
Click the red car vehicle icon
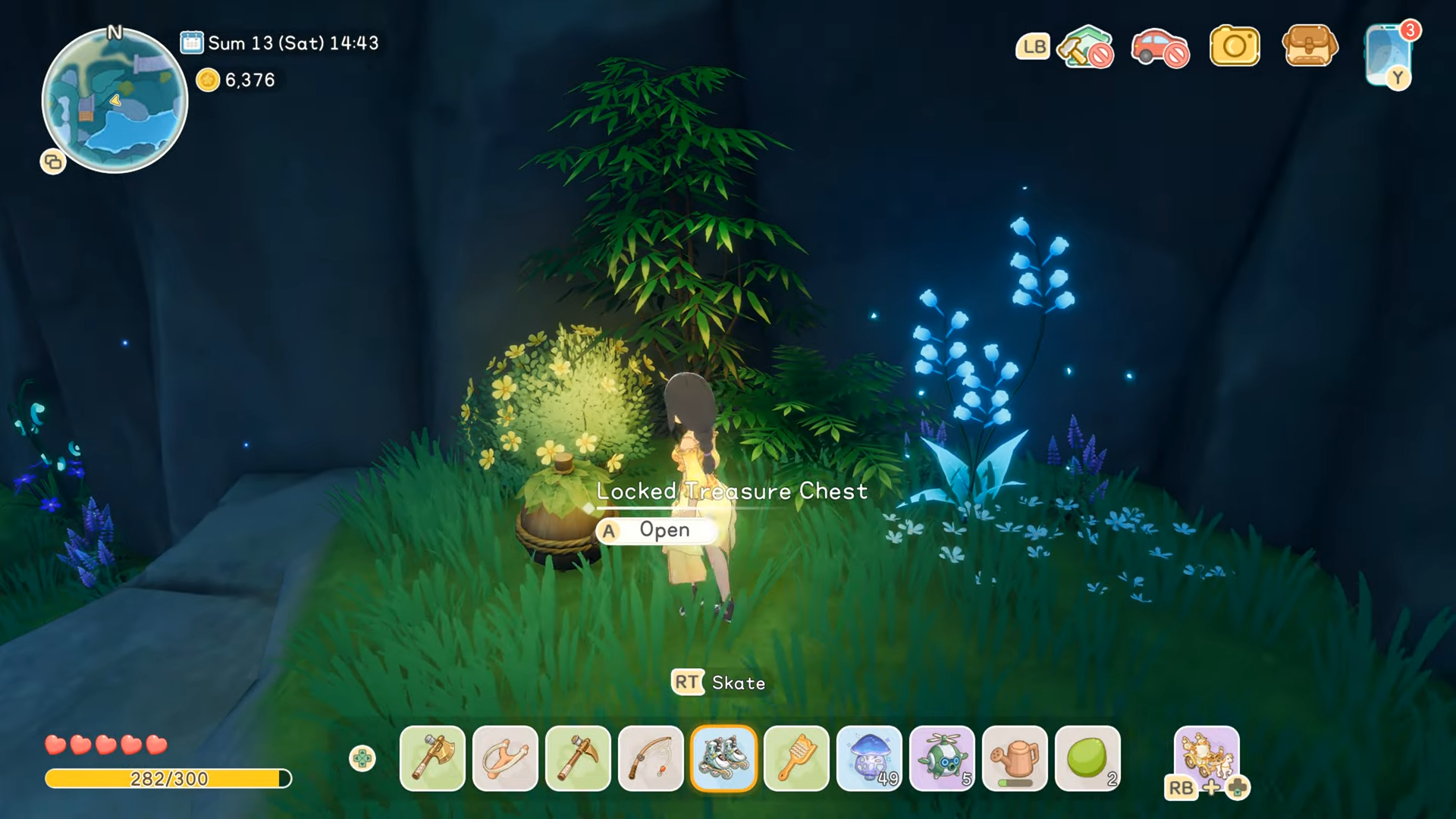pyautogui.click(x=1159, y=47)
